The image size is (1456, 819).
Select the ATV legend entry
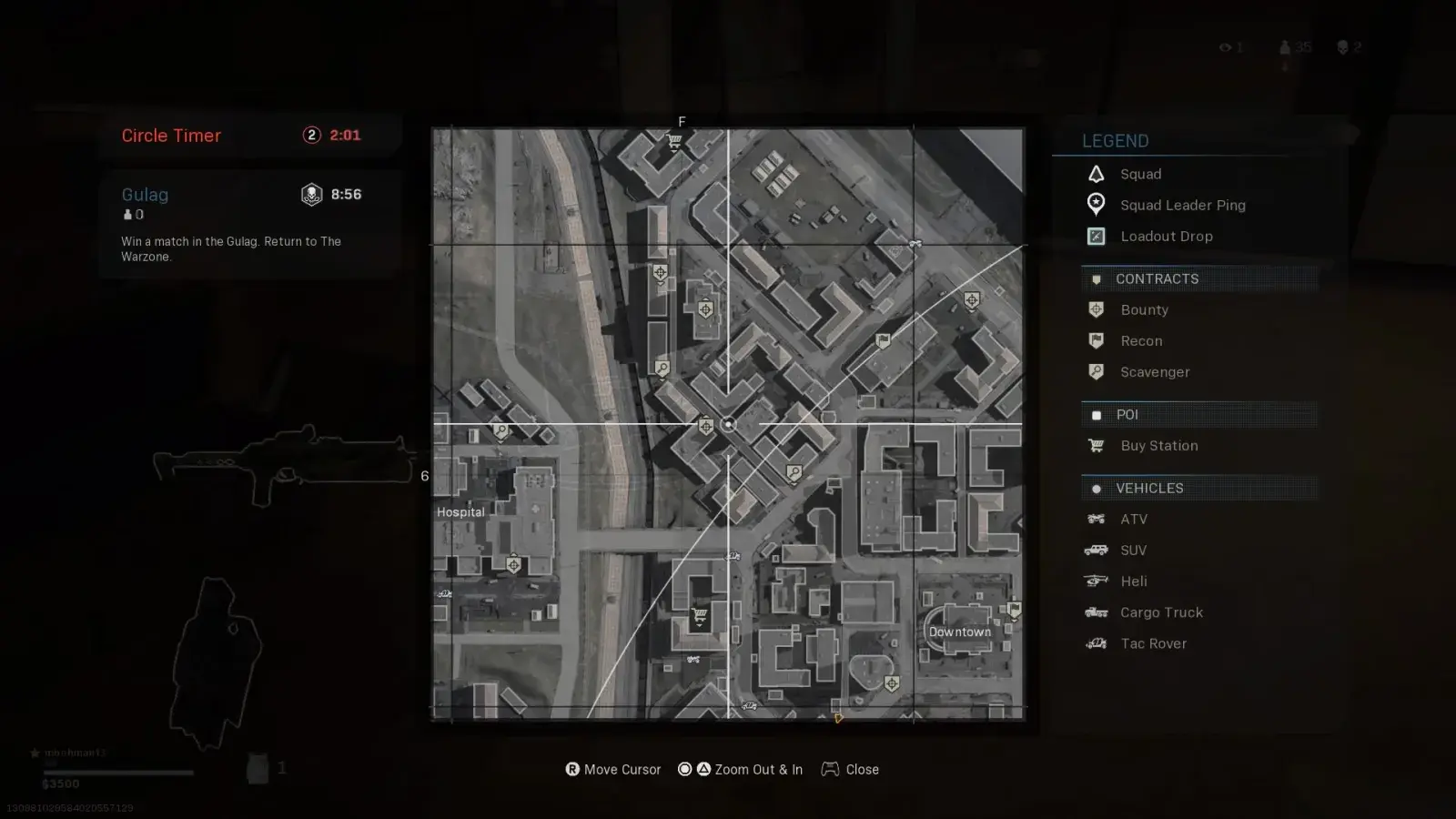click(x=1133, y=519)
